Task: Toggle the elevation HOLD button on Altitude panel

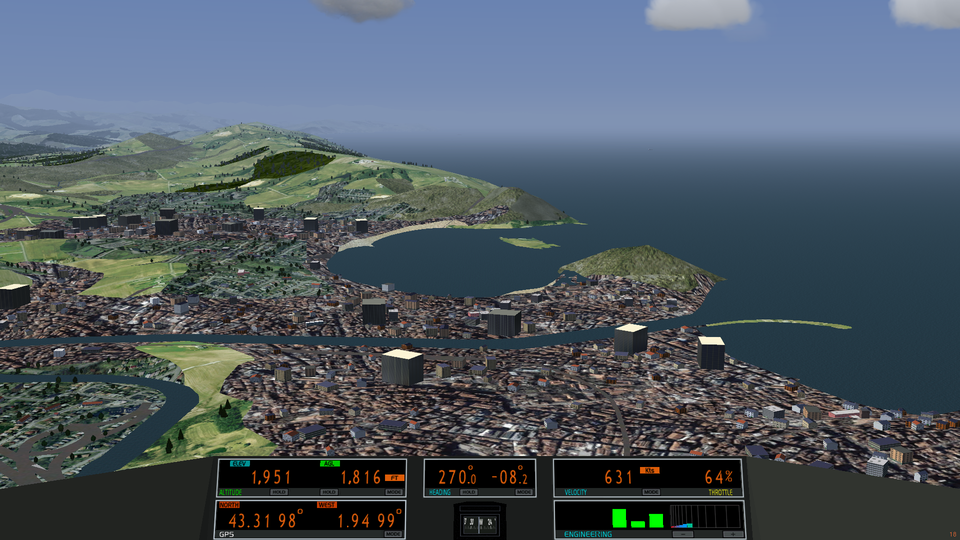Action: tap(279, 492)
